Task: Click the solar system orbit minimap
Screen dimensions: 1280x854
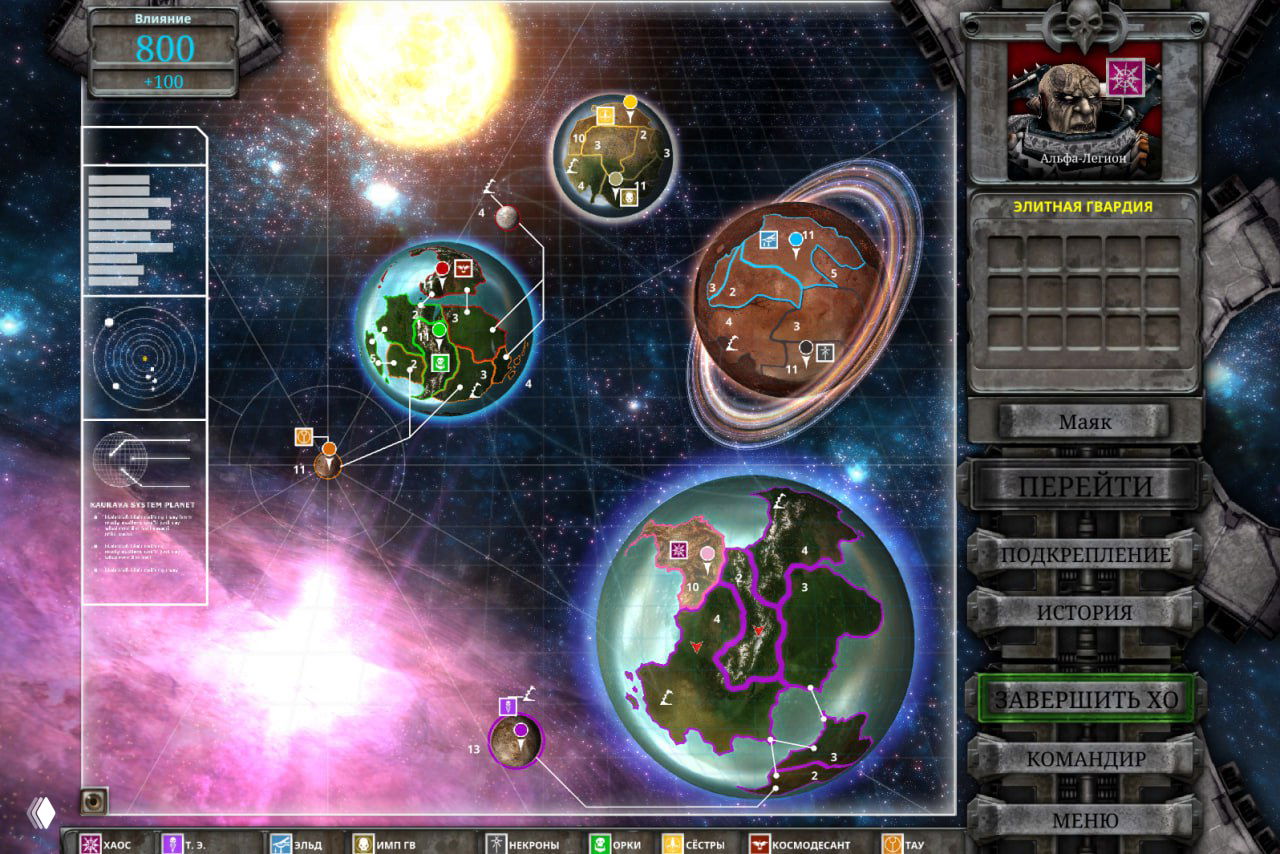Action: (x=144, y=359)
